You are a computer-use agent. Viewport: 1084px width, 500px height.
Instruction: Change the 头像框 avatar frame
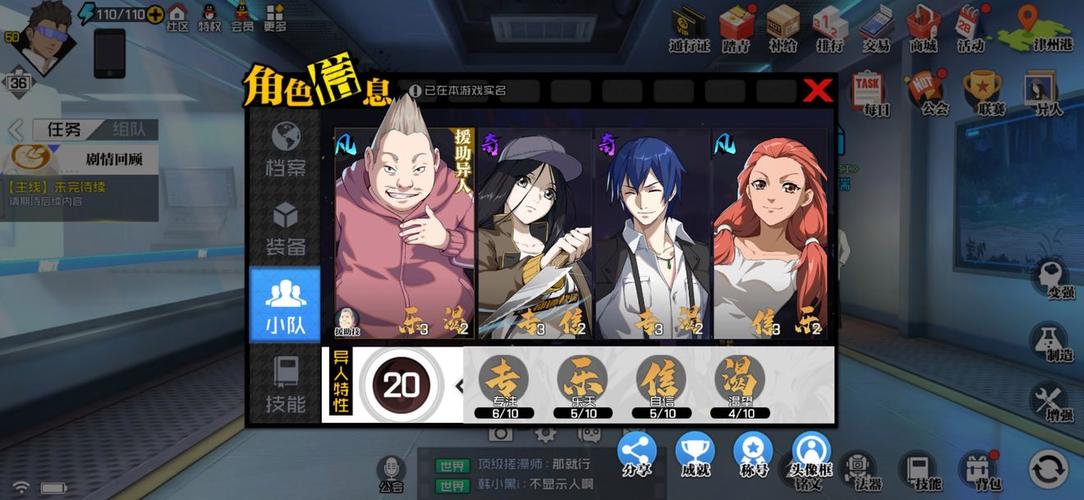click(x=811, y=455)
